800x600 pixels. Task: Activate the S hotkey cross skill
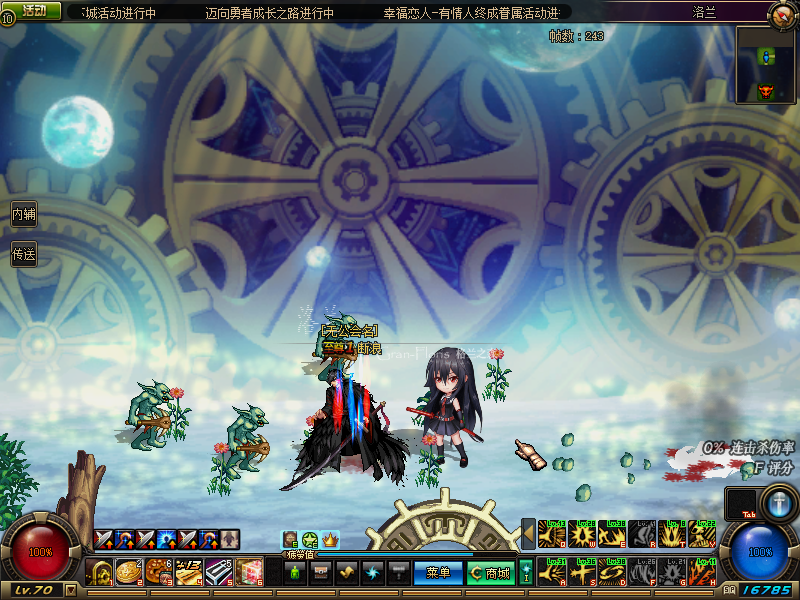click(582, 573)
